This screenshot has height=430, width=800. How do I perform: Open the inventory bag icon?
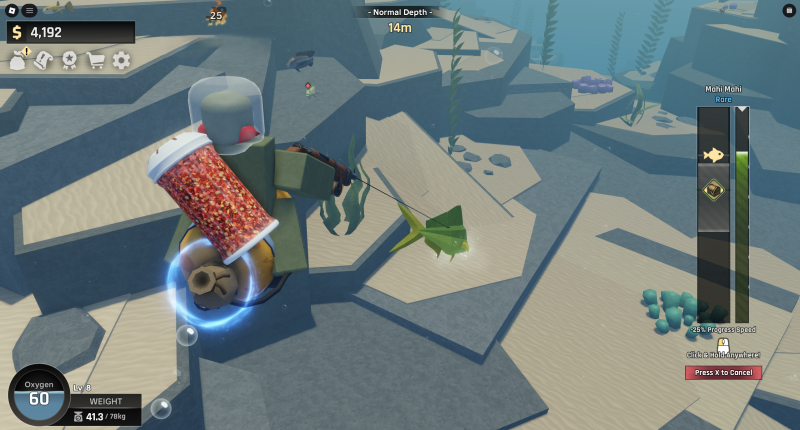(x=18, y=61)
